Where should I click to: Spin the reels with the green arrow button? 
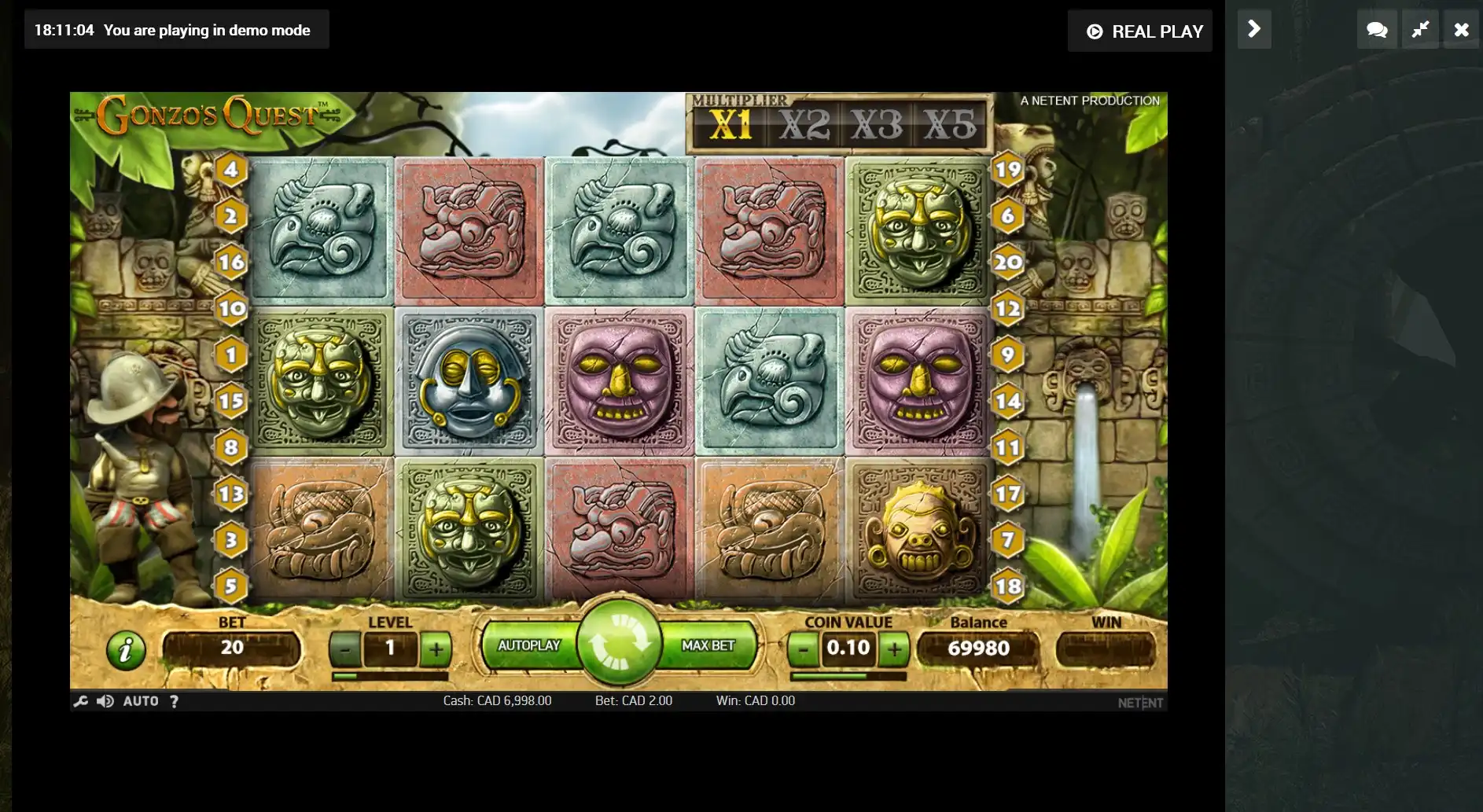[619, 643]
